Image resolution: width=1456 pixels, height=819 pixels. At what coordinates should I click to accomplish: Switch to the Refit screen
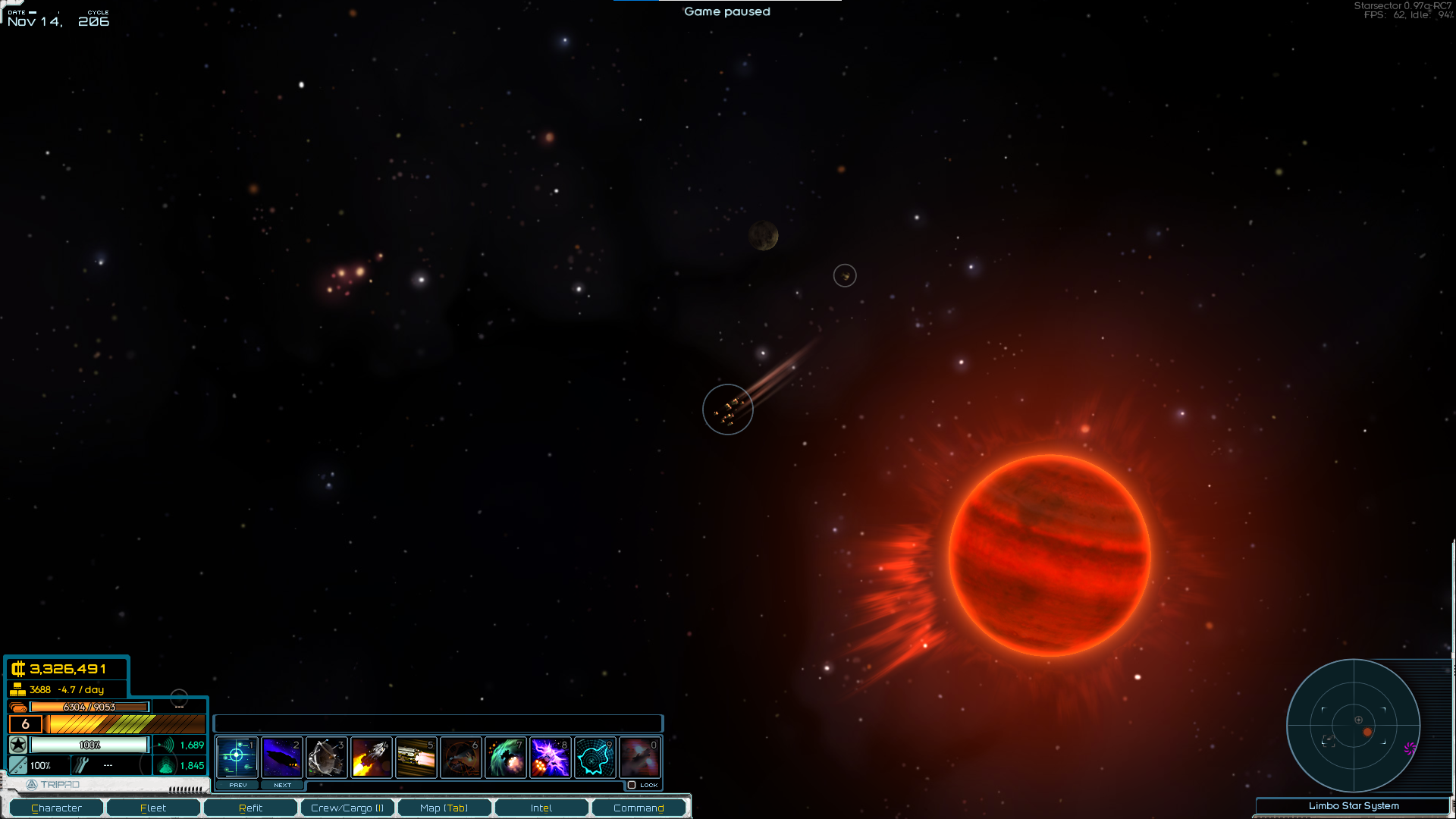pyautogui.click(x=250, y=808)
